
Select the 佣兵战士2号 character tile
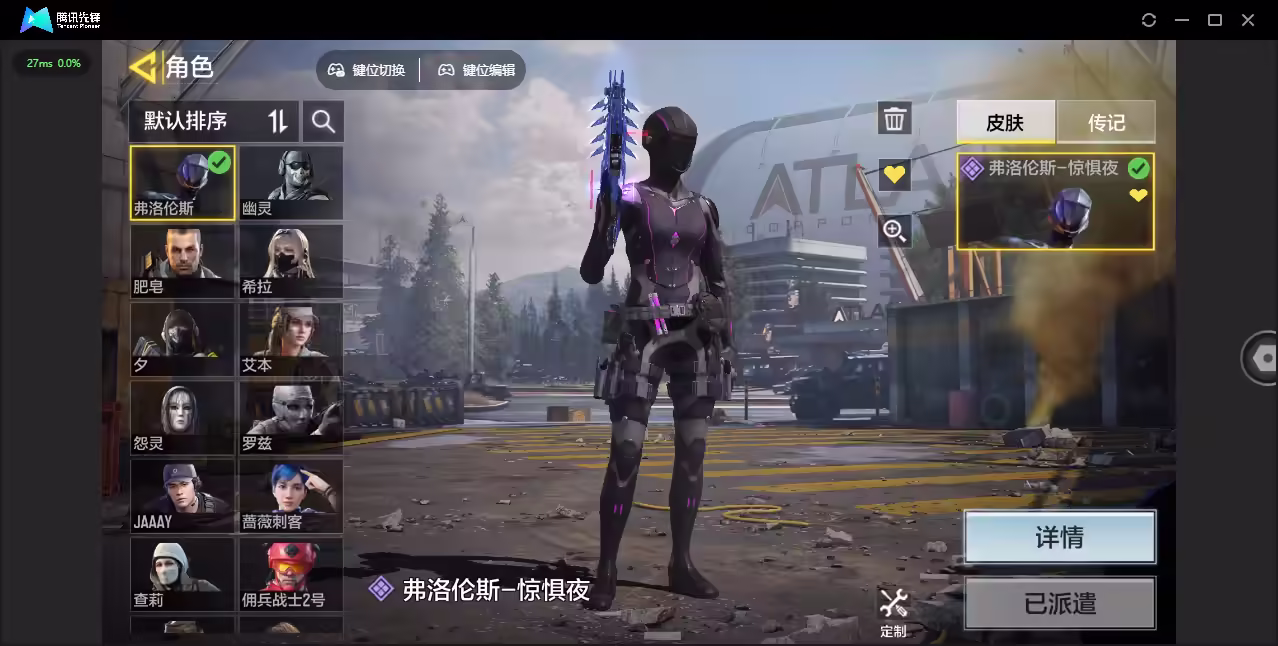(x=291, y=574)
